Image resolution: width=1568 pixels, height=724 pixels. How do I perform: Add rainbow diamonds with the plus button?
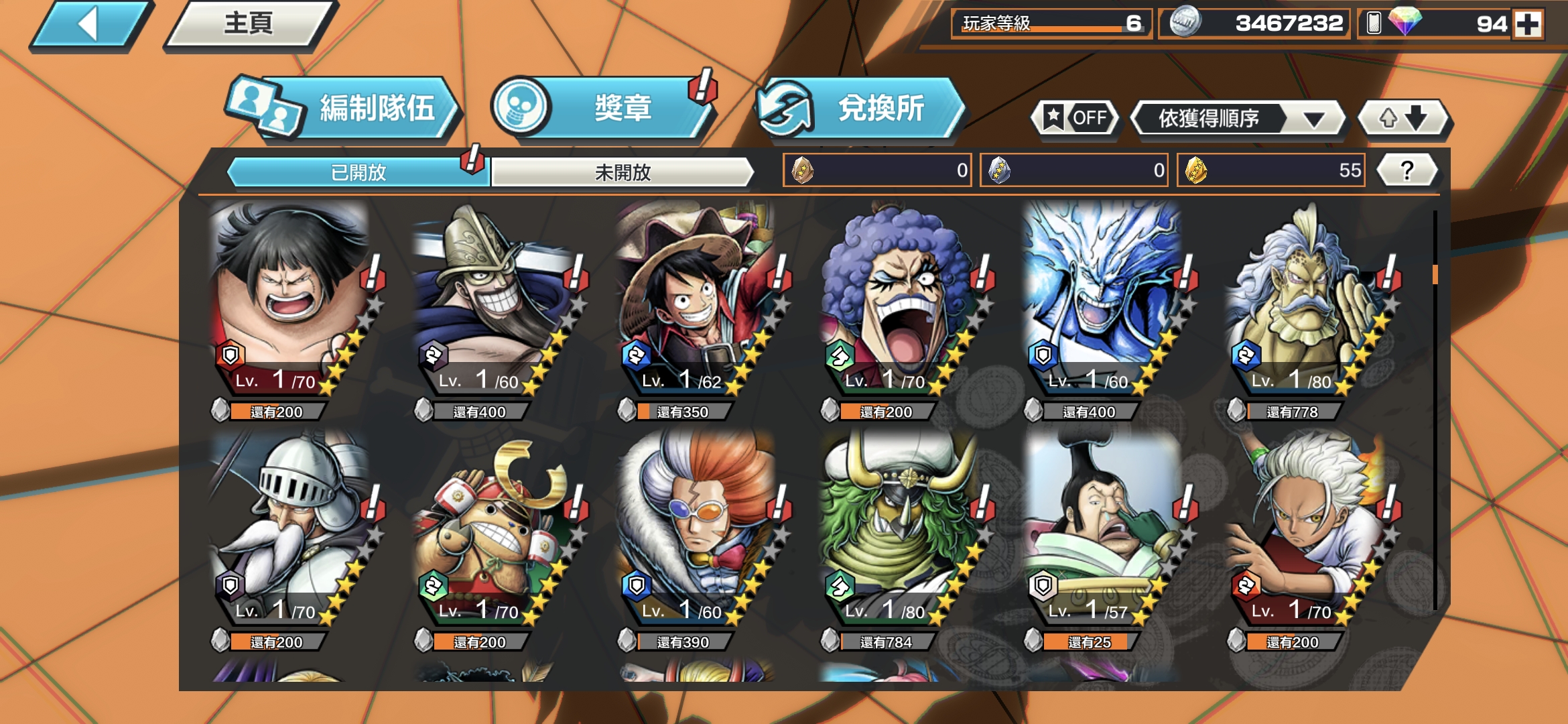[1528, 25]
